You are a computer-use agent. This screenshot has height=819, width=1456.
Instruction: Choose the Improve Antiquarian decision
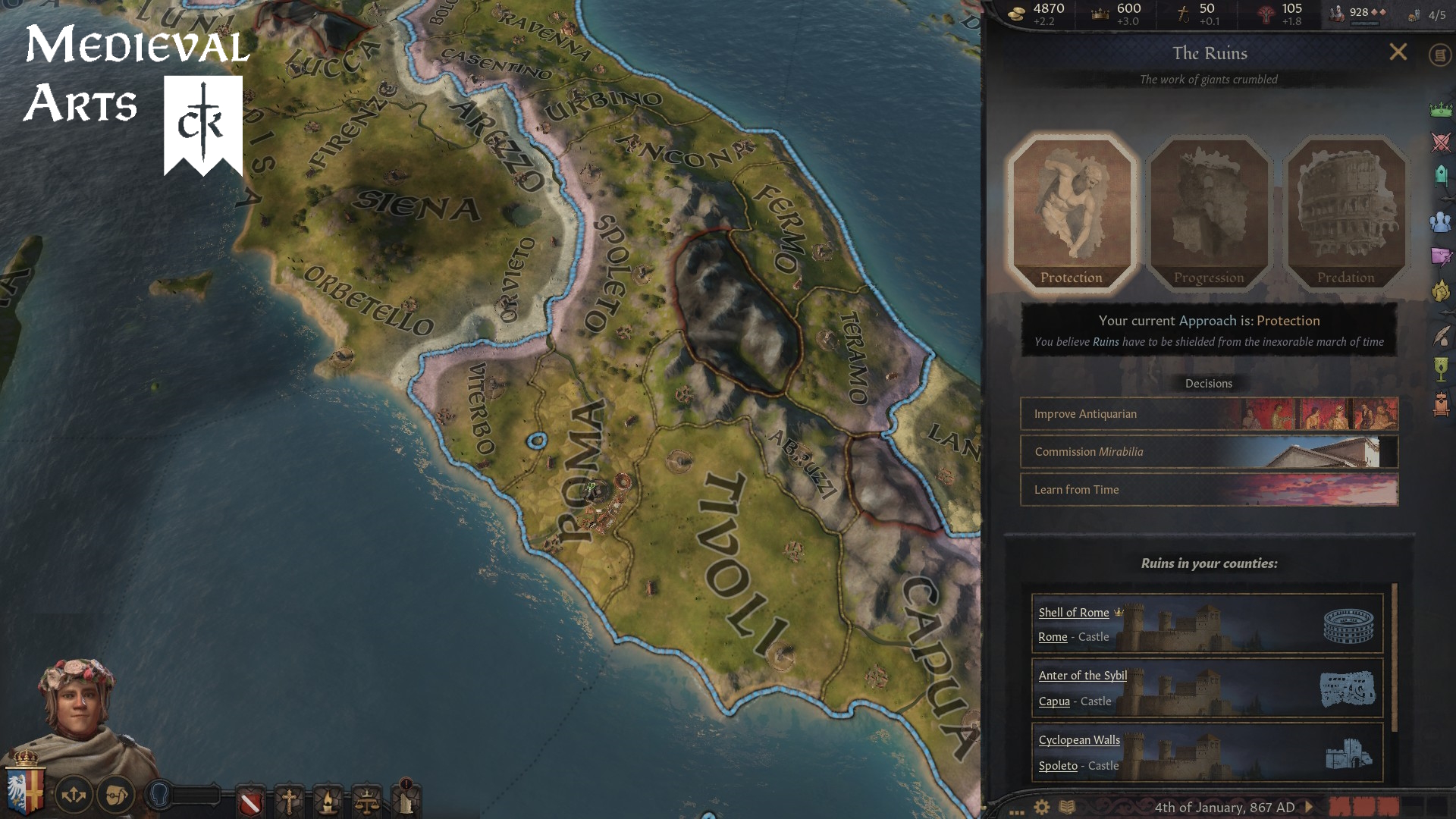(x=1209, y=414)
